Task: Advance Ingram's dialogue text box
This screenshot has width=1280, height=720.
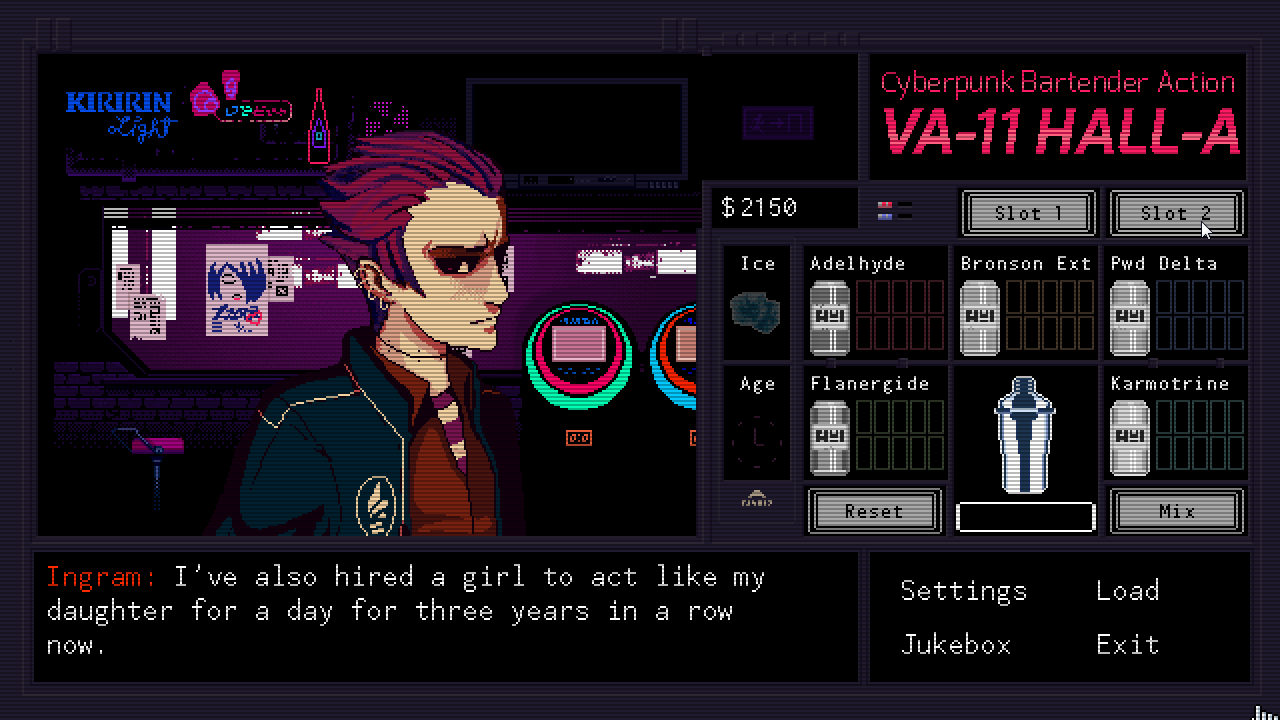Action: point(446,612)
